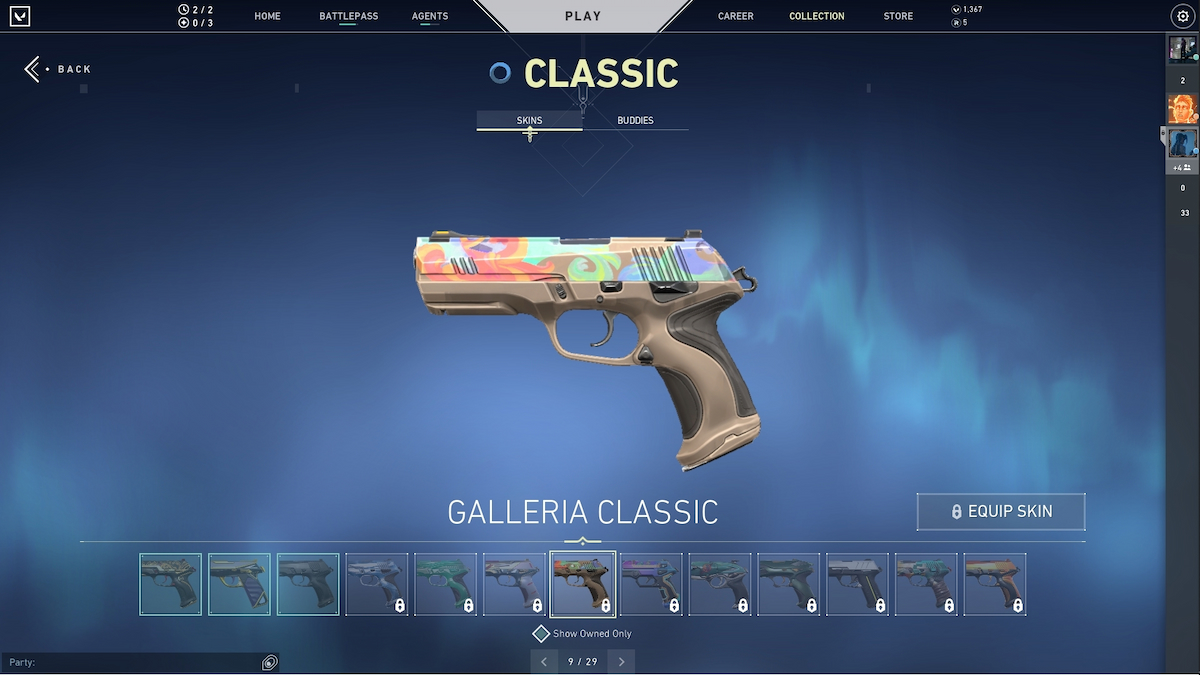The image size is (1200, 675).
Task: Select the orange-haired friend avatar
Action: pyautogui.click(x=1183, y=108)
